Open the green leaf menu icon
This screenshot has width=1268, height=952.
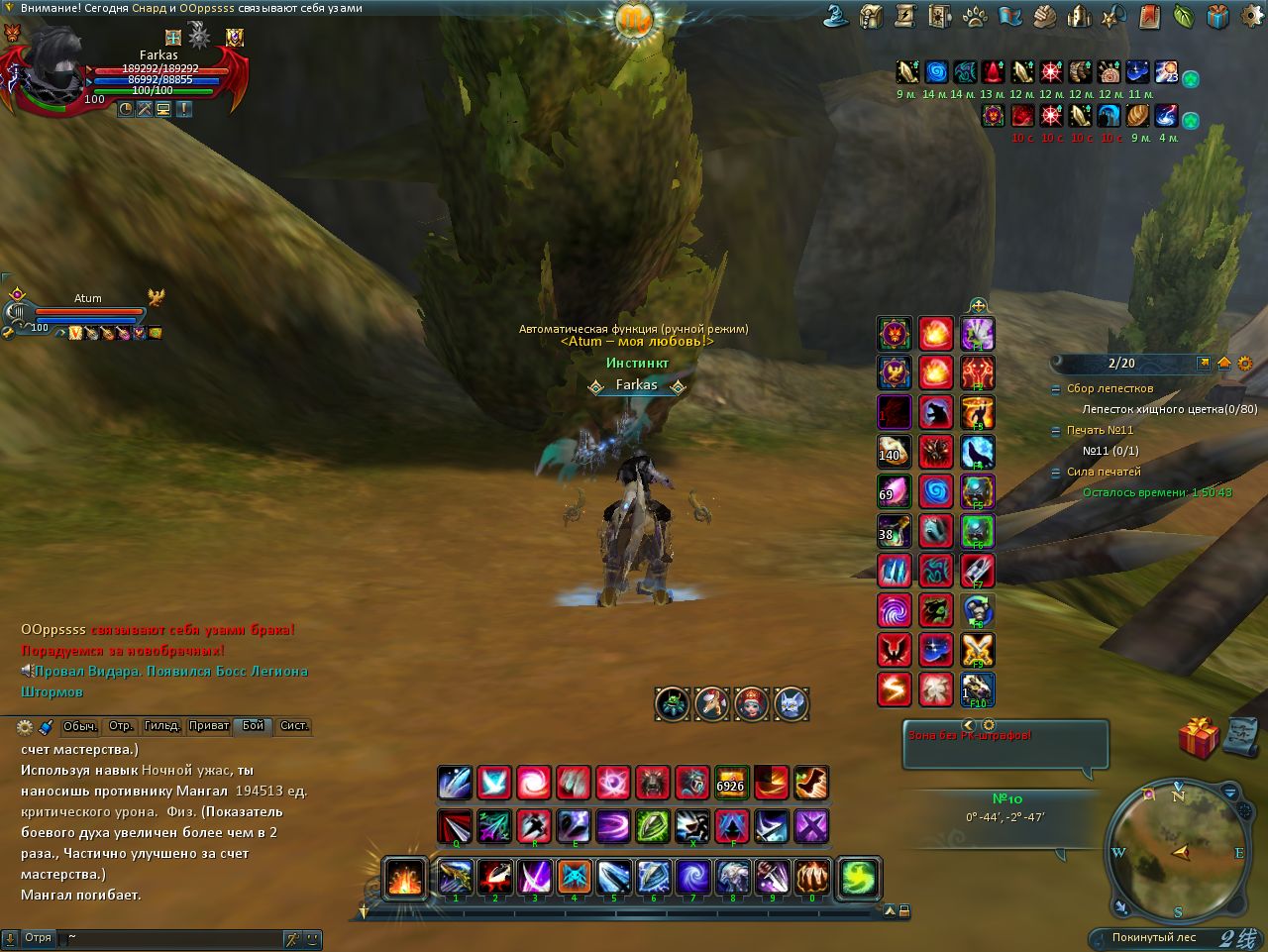tap(1184, 16)
